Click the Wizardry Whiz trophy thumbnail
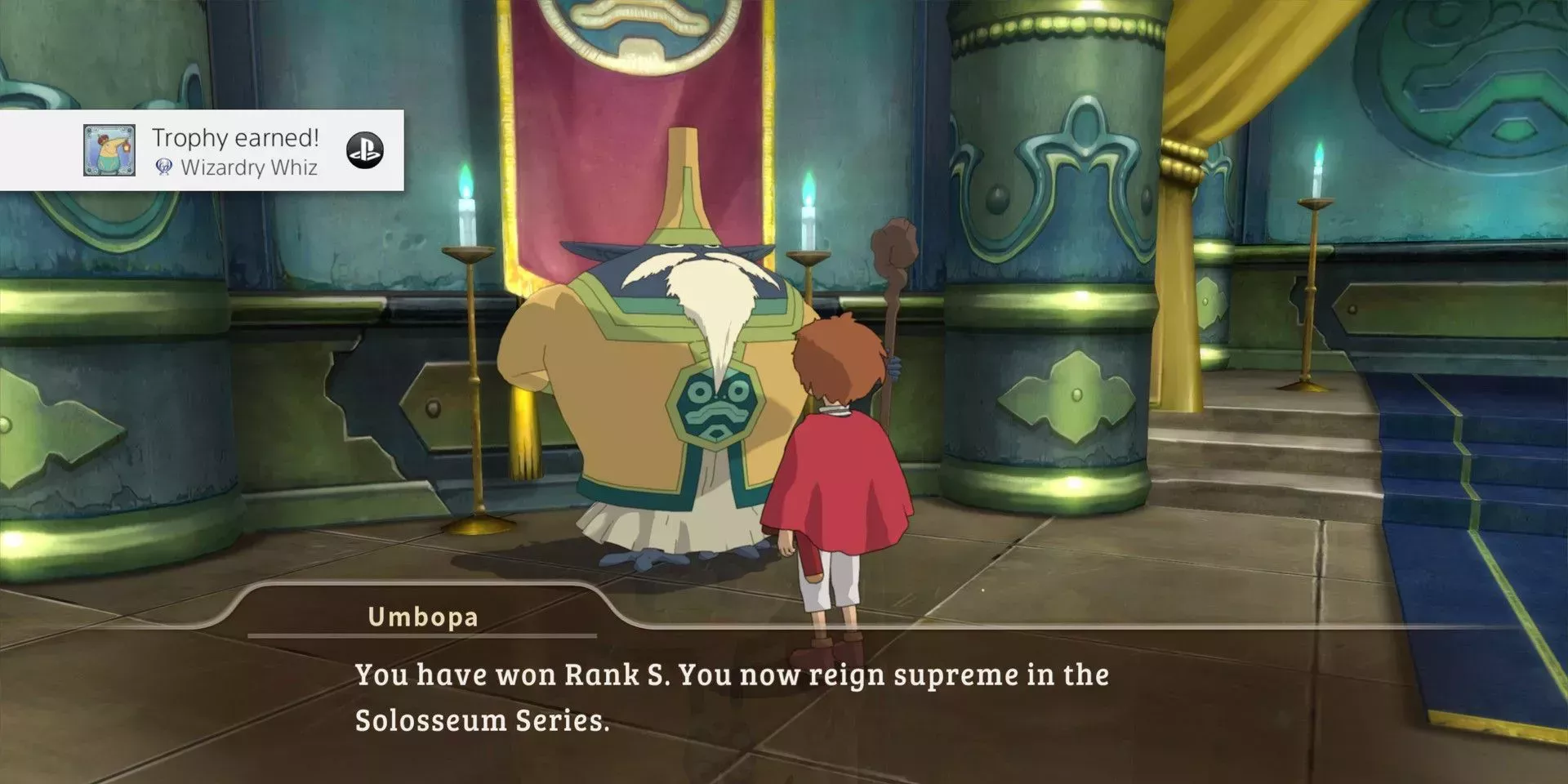Image resolution: width=1568 pixels, height=784 pixels. 109,150
